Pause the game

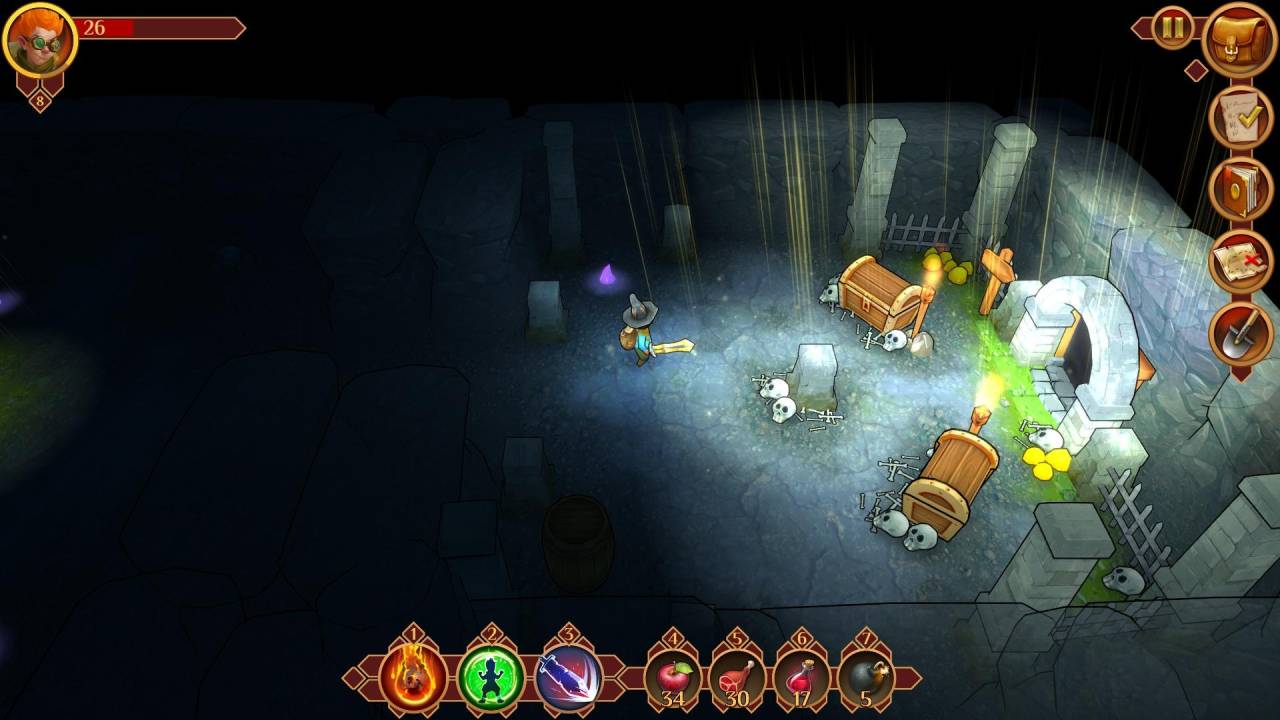point(1173,28)
